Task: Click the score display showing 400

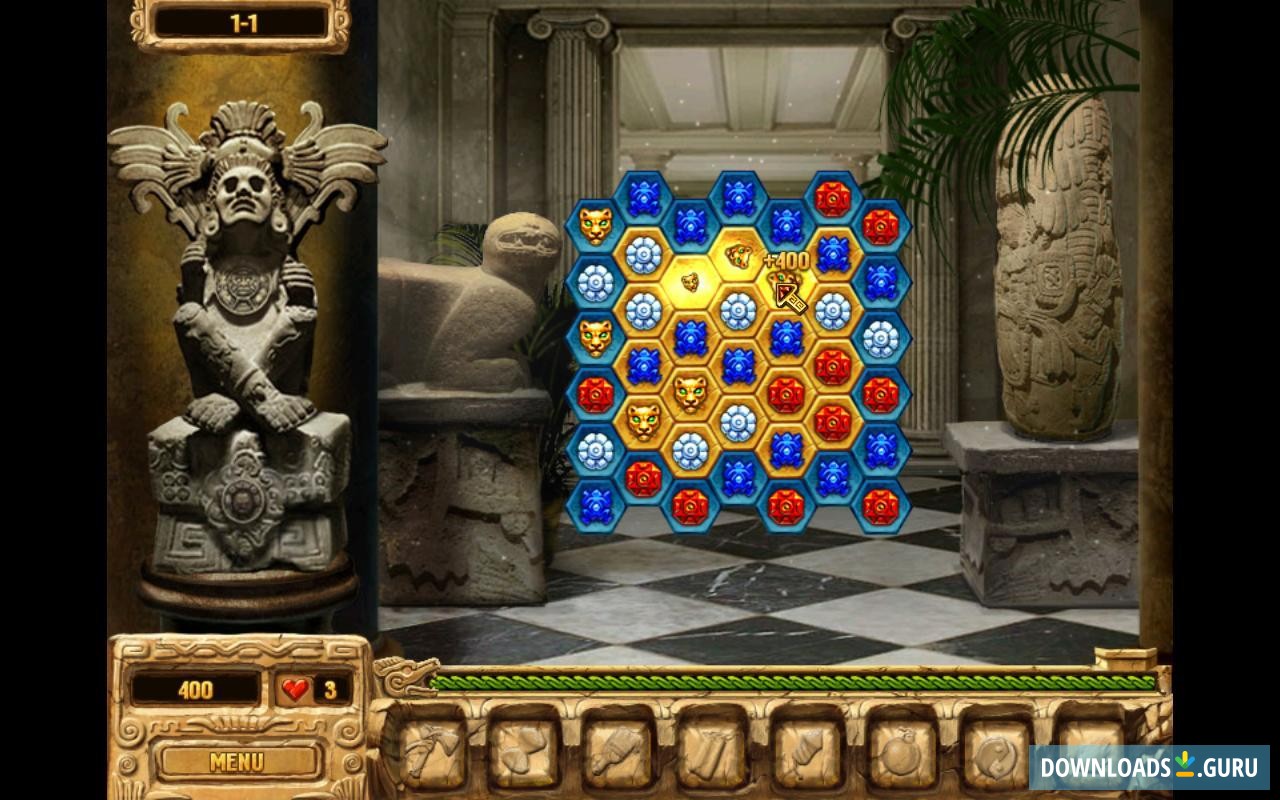Action: 195,690
